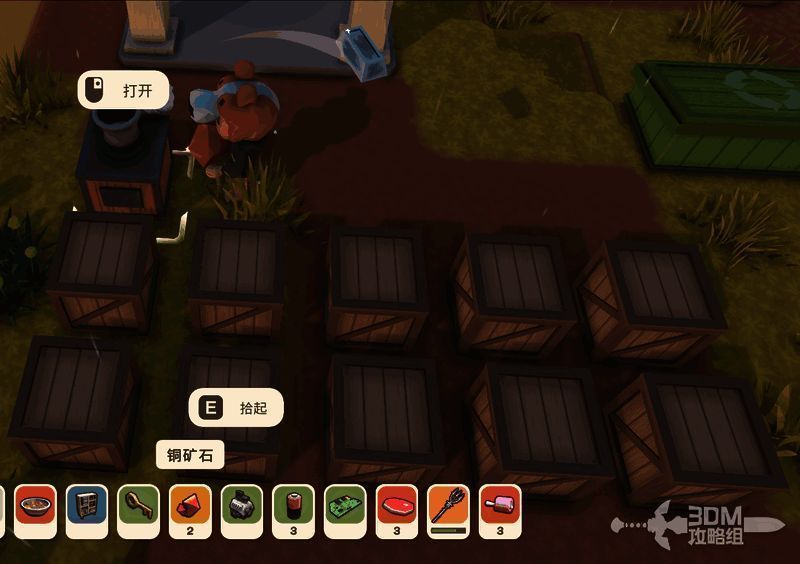800x564 pixels.
Task: Click the raw red meat slot
Action: click(x=397, y=506)
